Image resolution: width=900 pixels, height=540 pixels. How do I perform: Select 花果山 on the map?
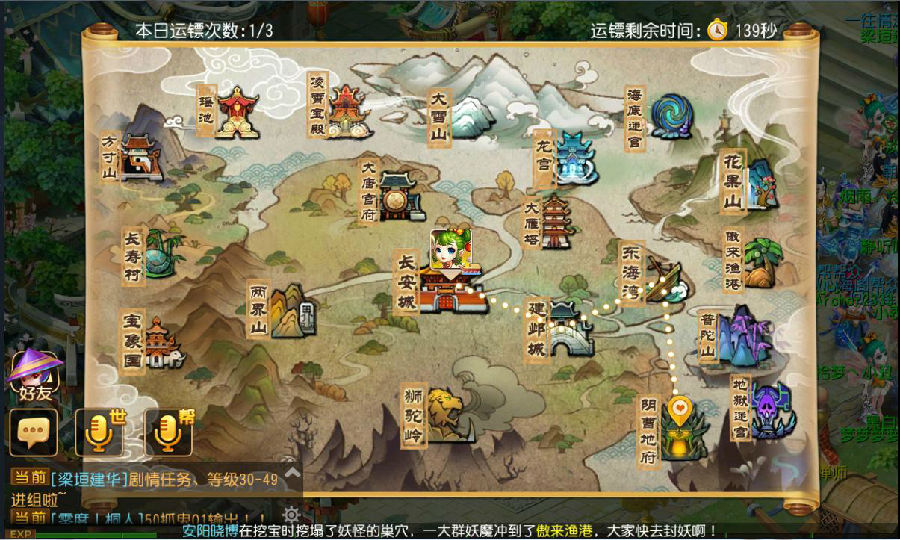(x=759, y=183)
